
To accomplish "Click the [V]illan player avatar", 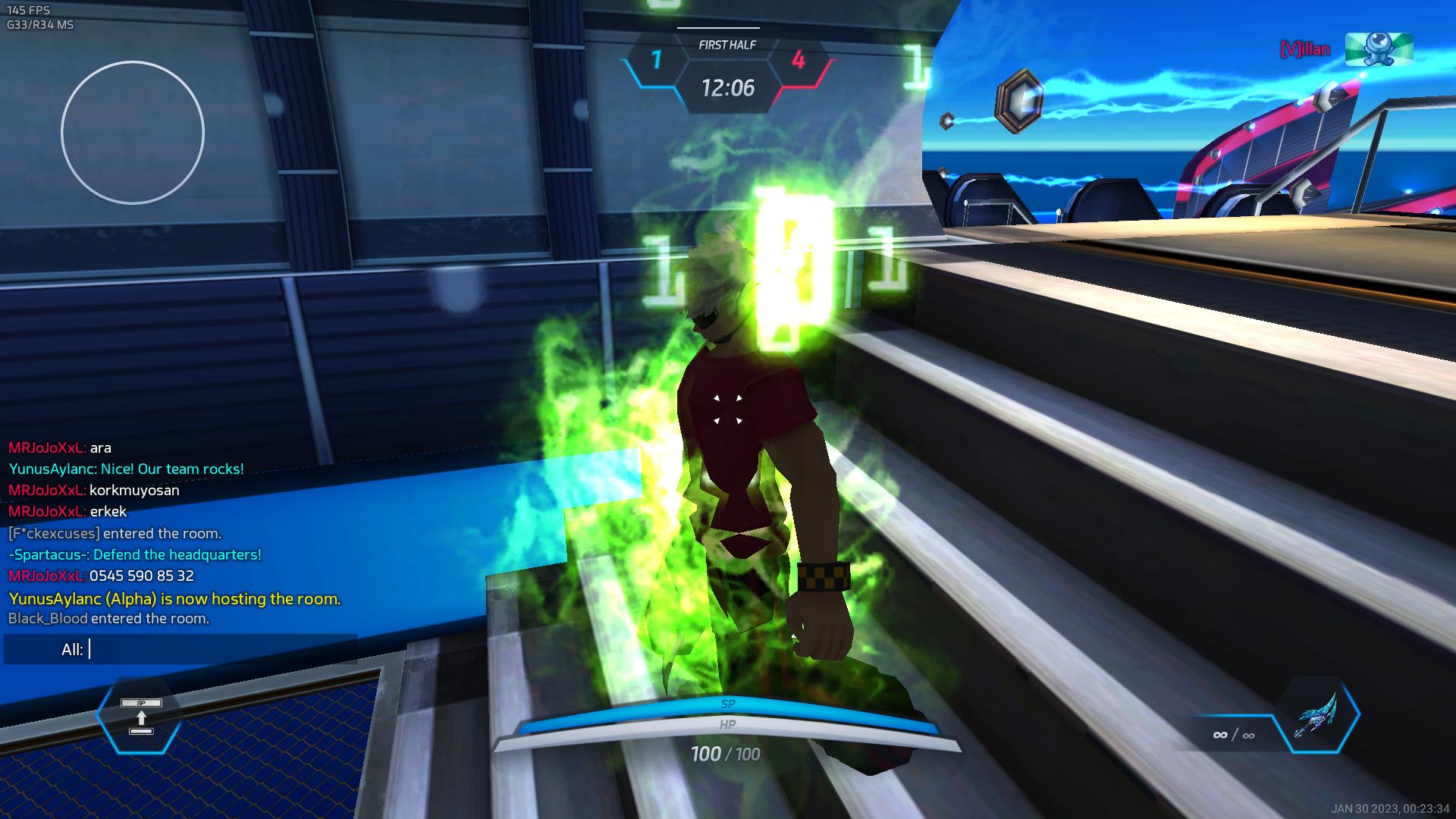I will pyautogui.click(x=1379, y=49).
